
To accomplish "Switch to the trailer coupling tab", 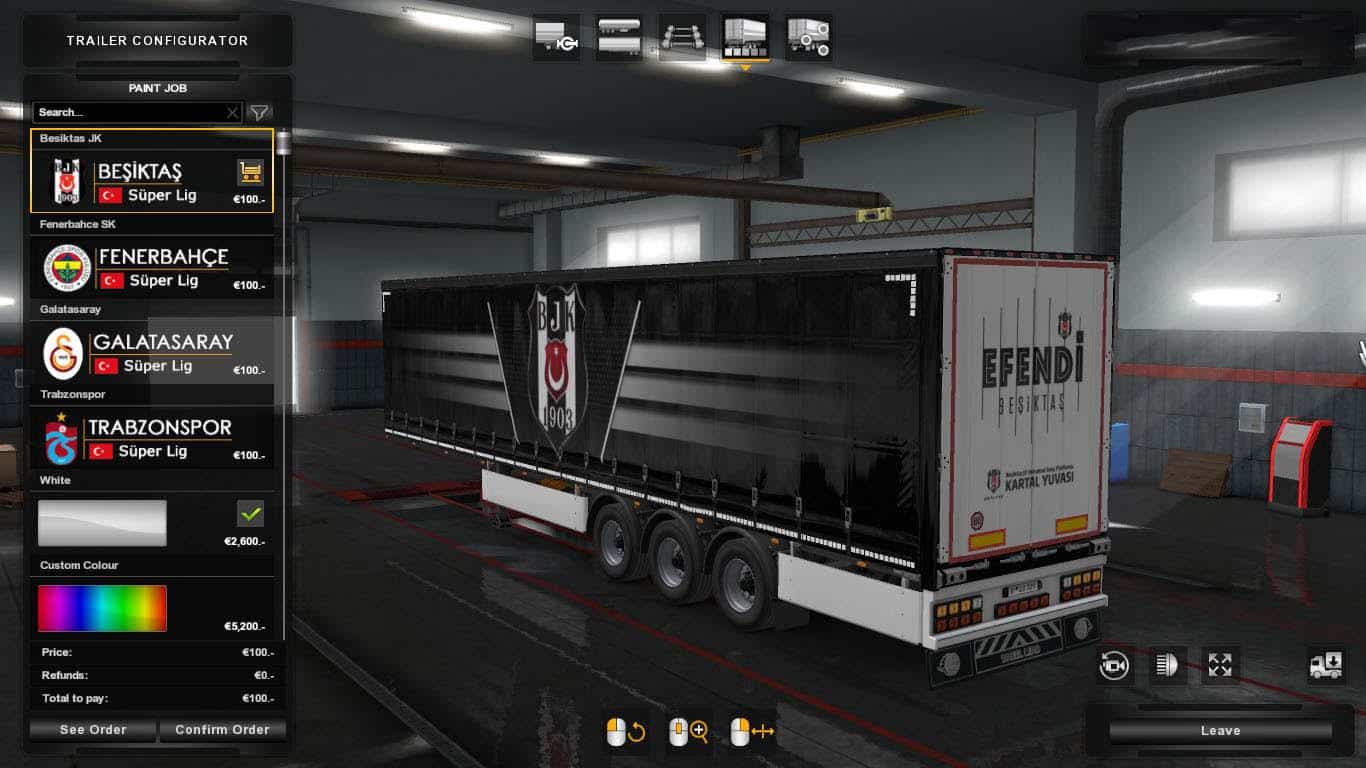I will [556, 38].
